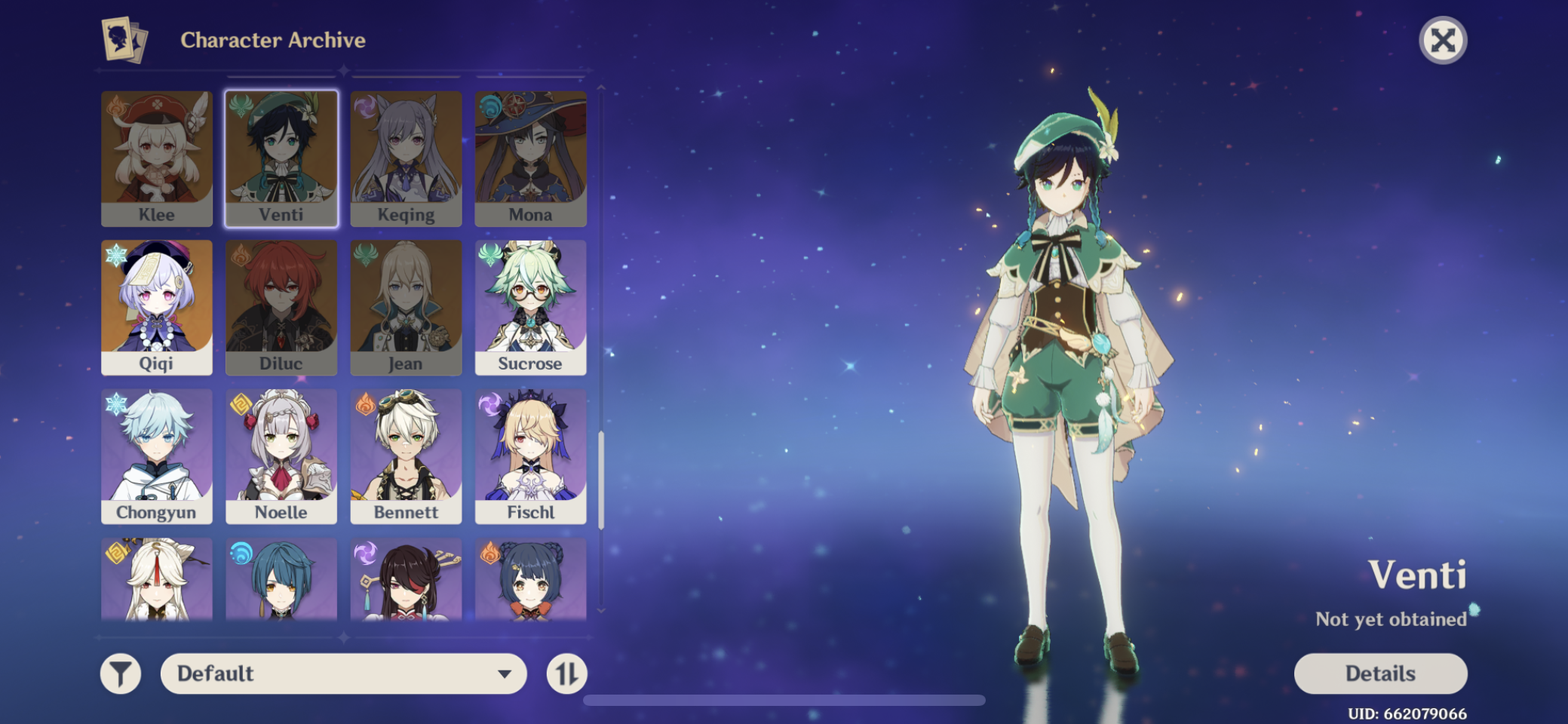Open Venti's Details page
The image size is (1568, 724).
(1380, 673)
